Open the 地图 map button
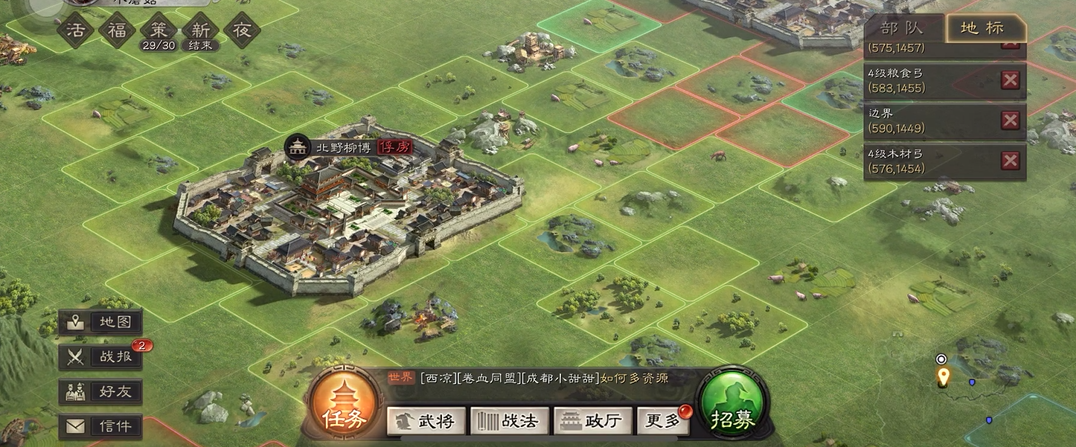 pyautogui.click(x=100, y=322)
